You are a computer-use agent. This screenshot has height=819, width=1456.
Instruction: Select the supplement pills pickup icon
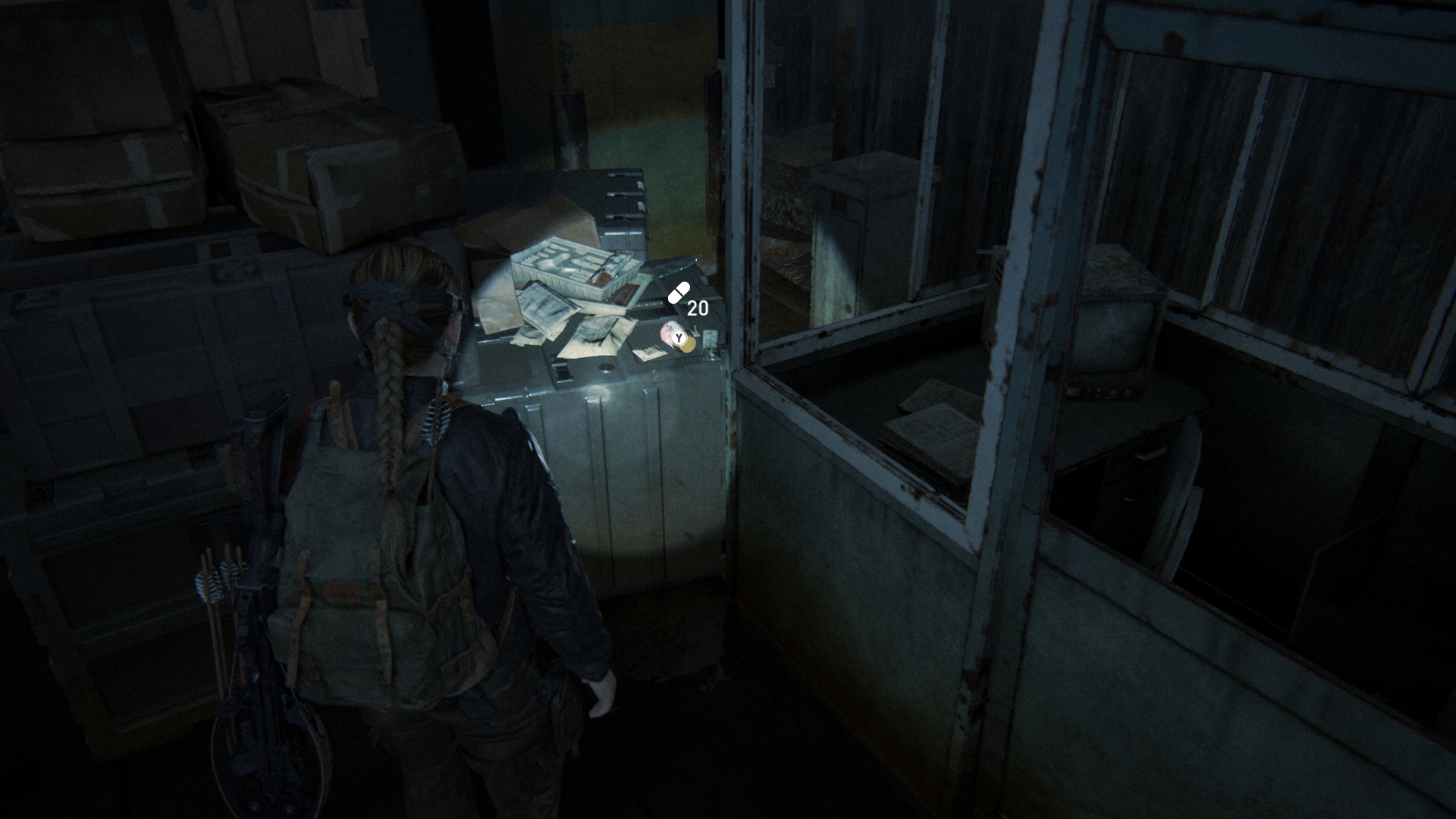[x=679, y=293]
